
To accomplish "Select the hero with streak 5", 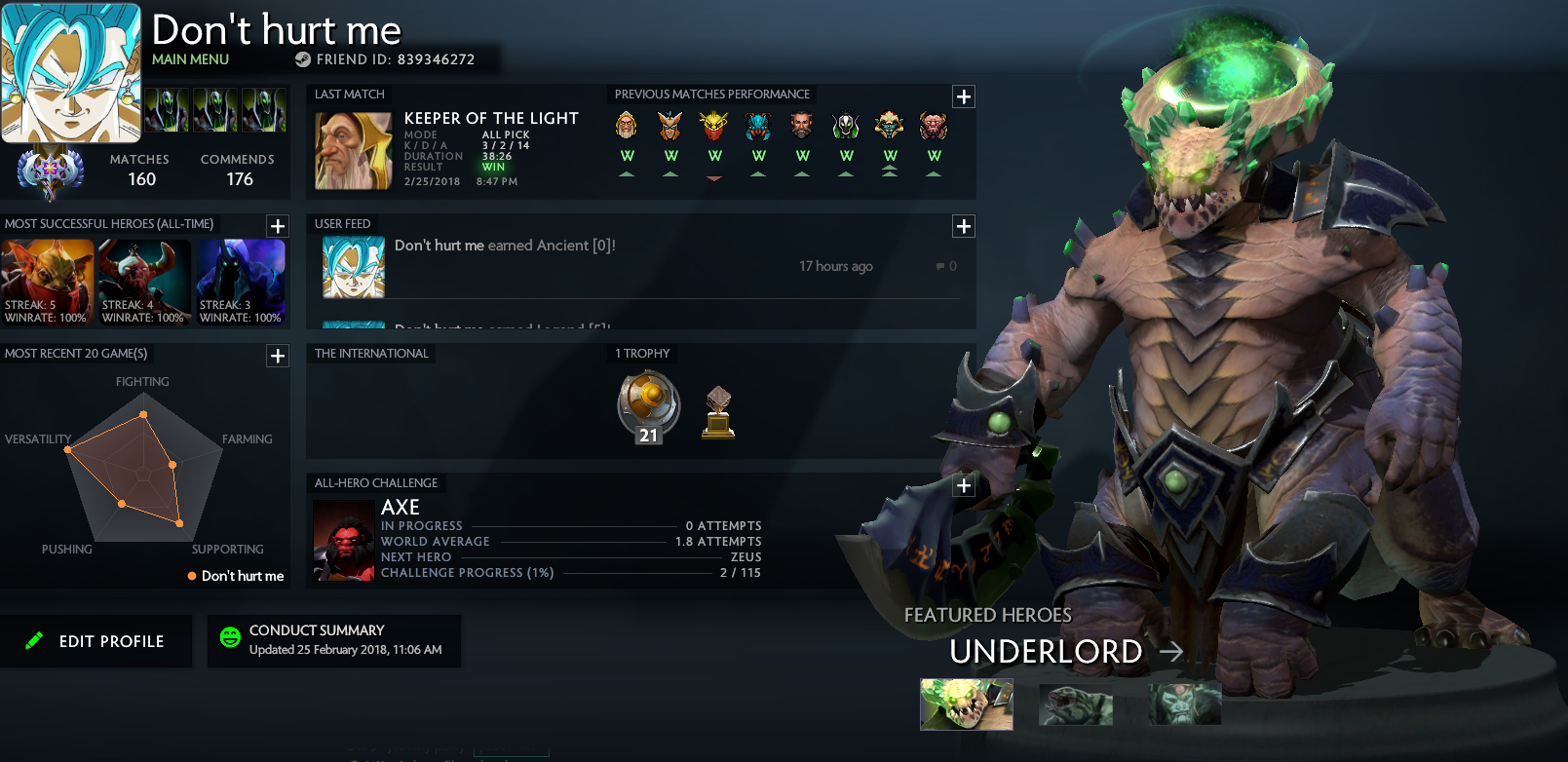I will click(47, 282).
